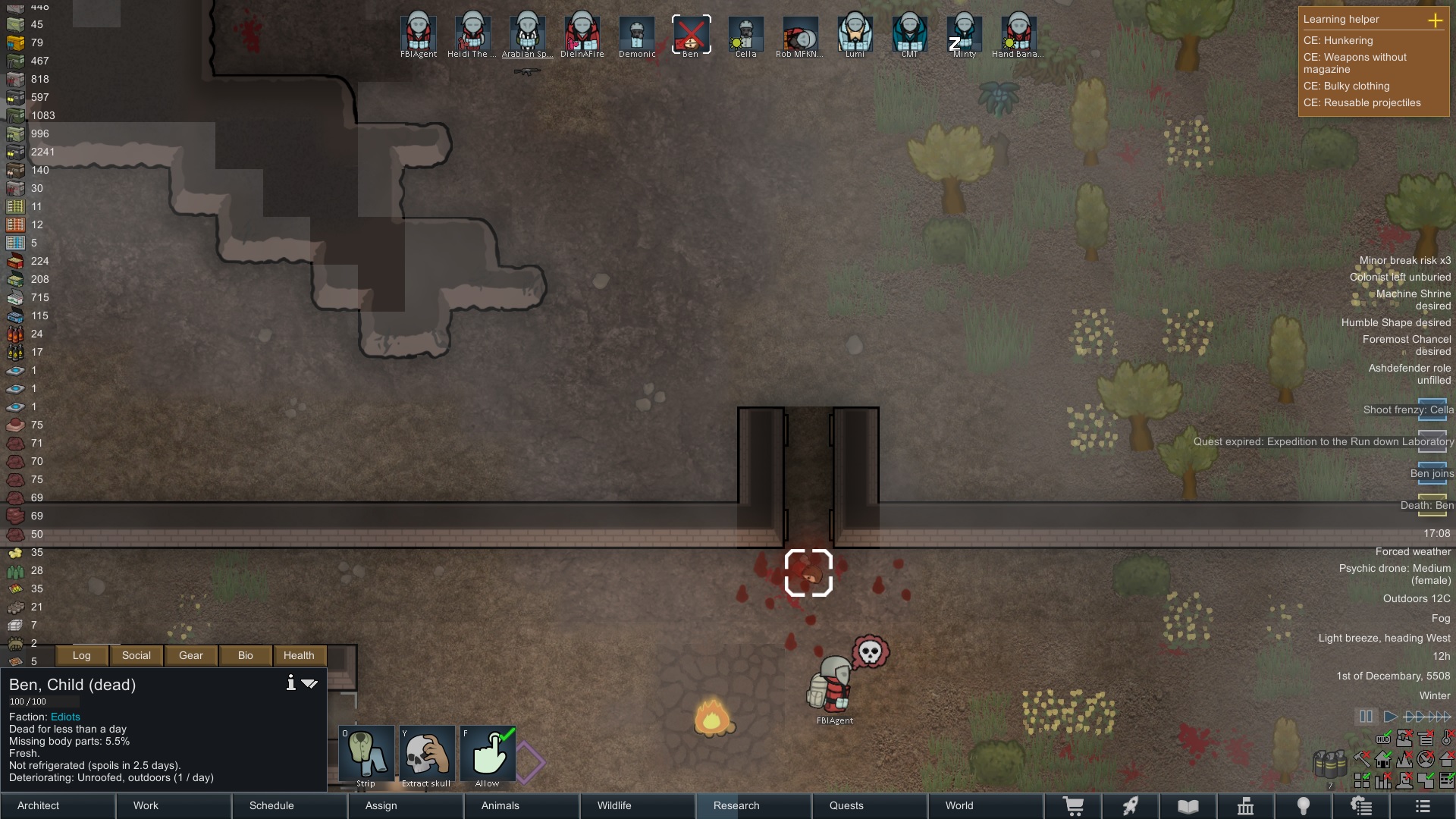1456x819 pixels.
Task: Open the trade caravan cart icon
Action: click(1075, 805)
